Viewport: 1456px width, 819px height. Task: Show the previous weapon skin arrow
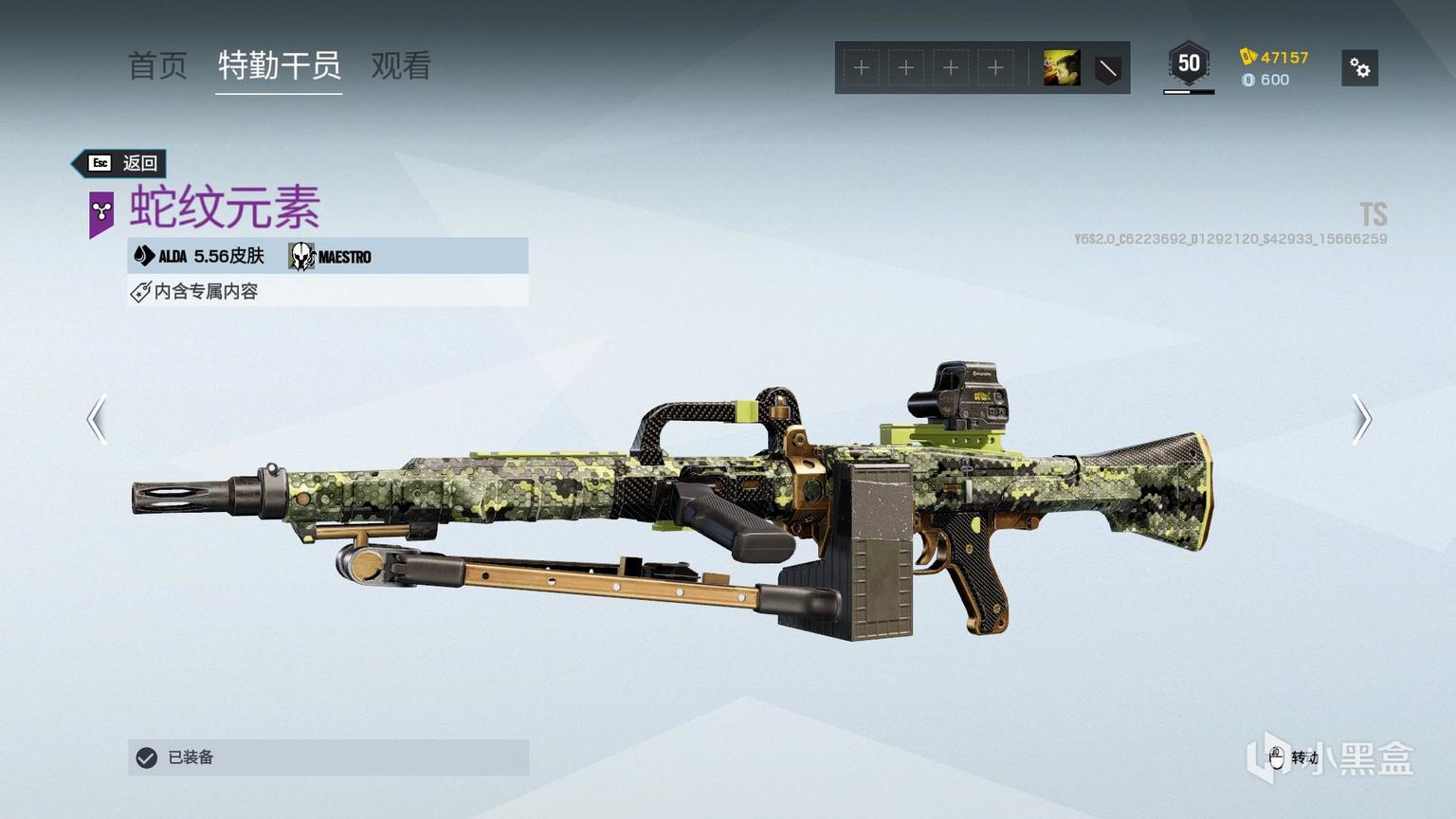[x=97, y=419]
